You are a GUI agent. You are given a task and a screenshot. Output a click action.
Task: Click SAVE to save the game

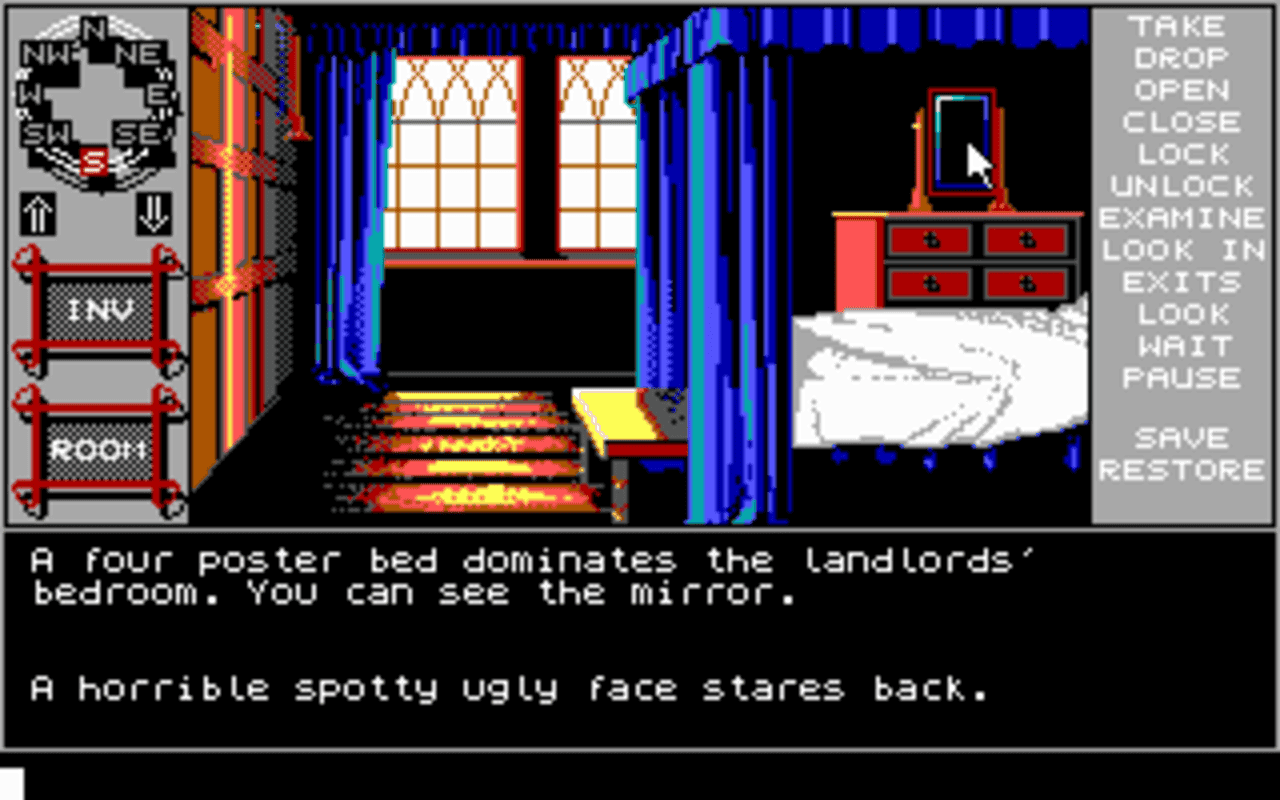click(1183, 437)
